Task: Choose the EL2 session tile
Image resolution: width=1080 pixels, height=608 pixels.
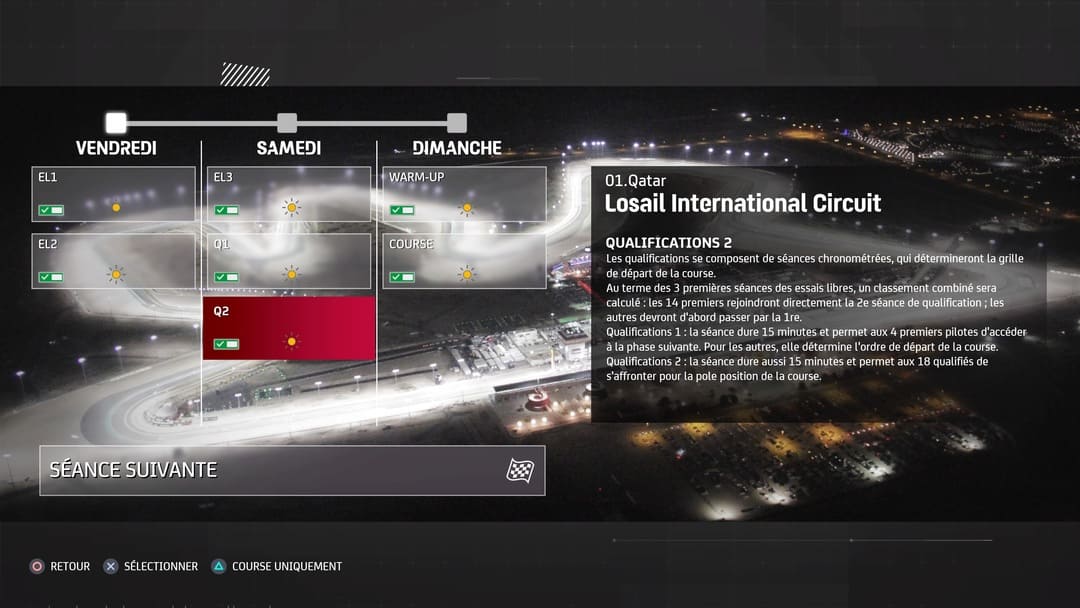Action: [x=113, y=260]
